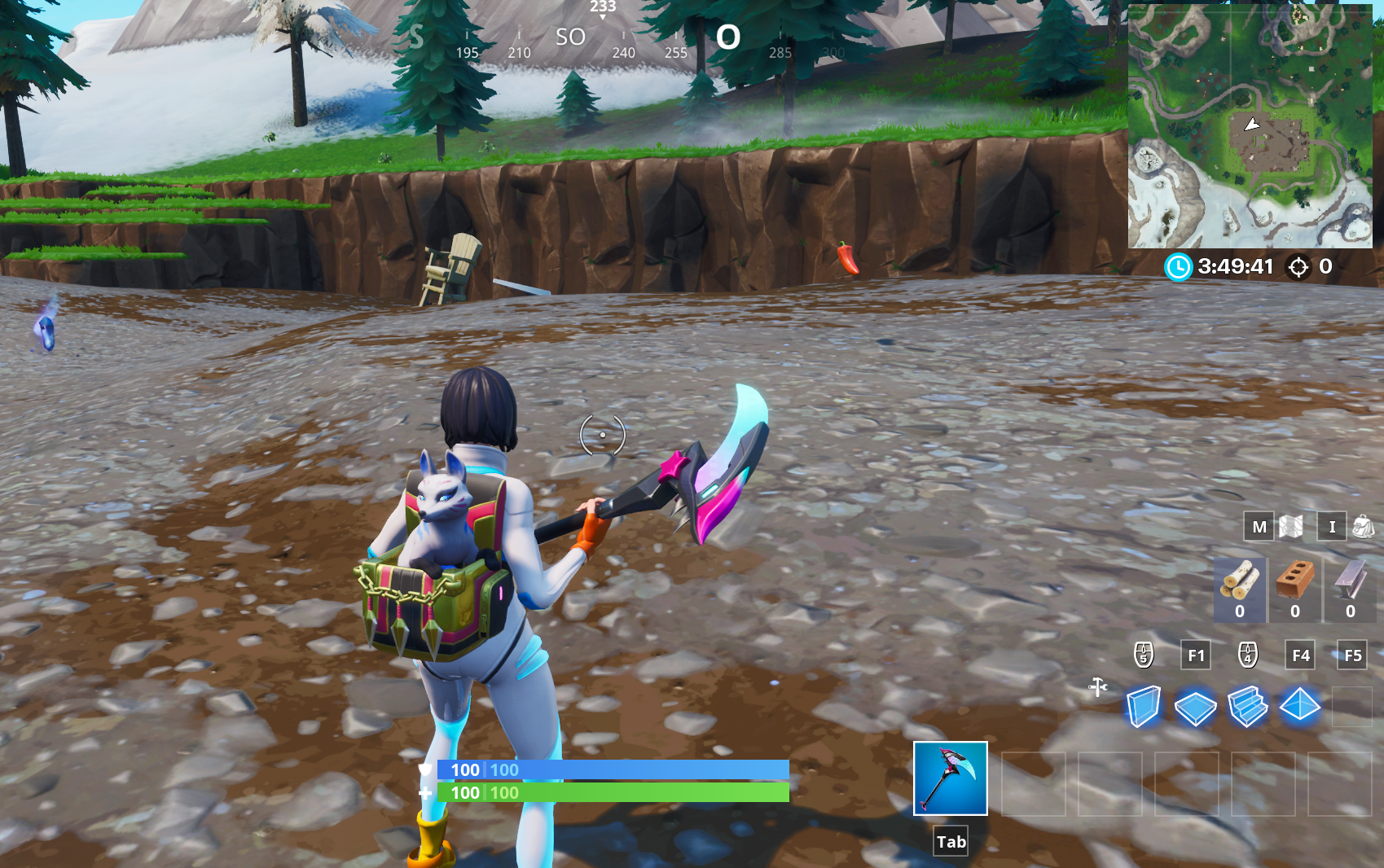Click the I keybind box

click(1332, 527)
